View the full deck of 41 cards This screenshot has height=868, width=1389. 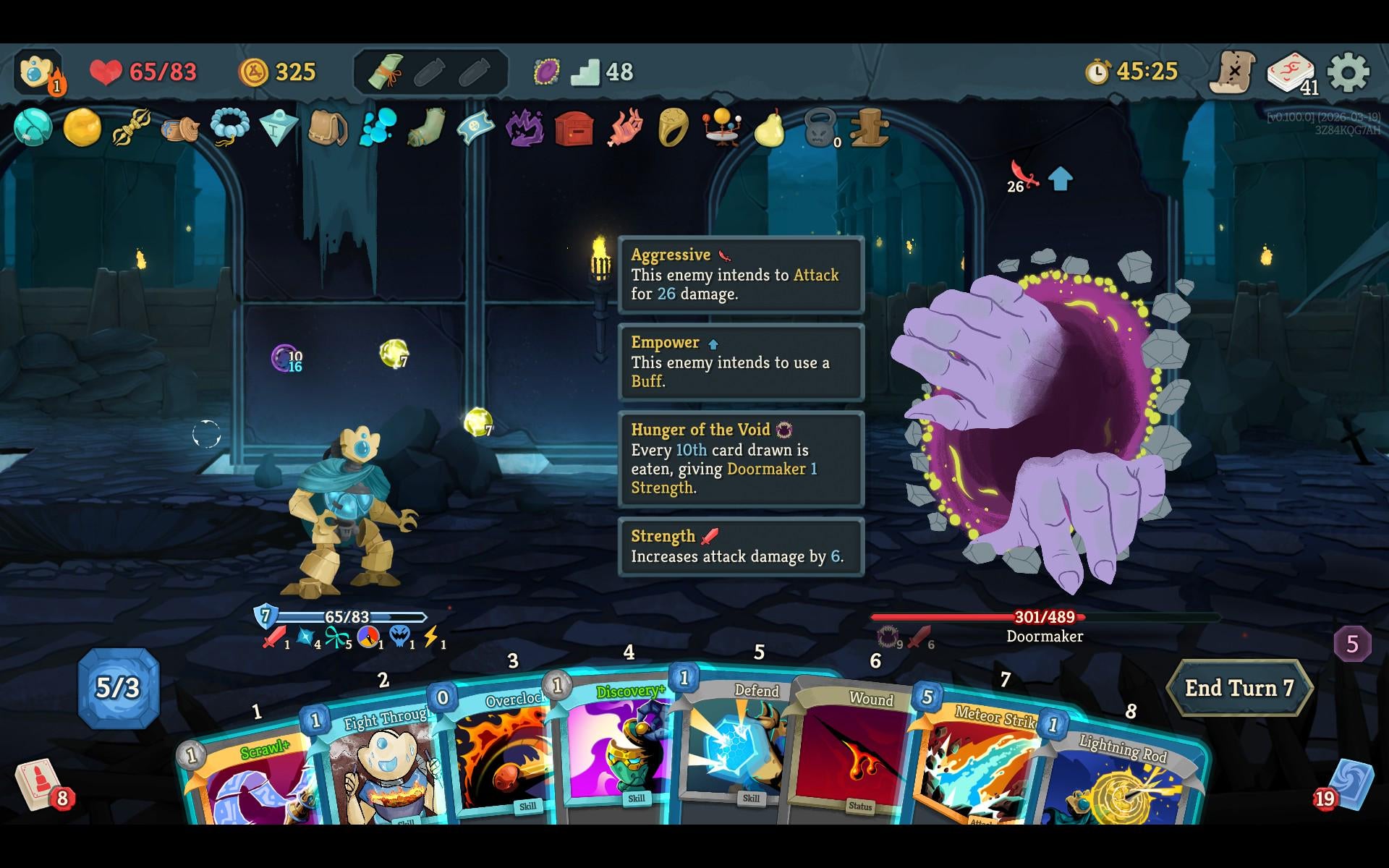click(1291, 72)
